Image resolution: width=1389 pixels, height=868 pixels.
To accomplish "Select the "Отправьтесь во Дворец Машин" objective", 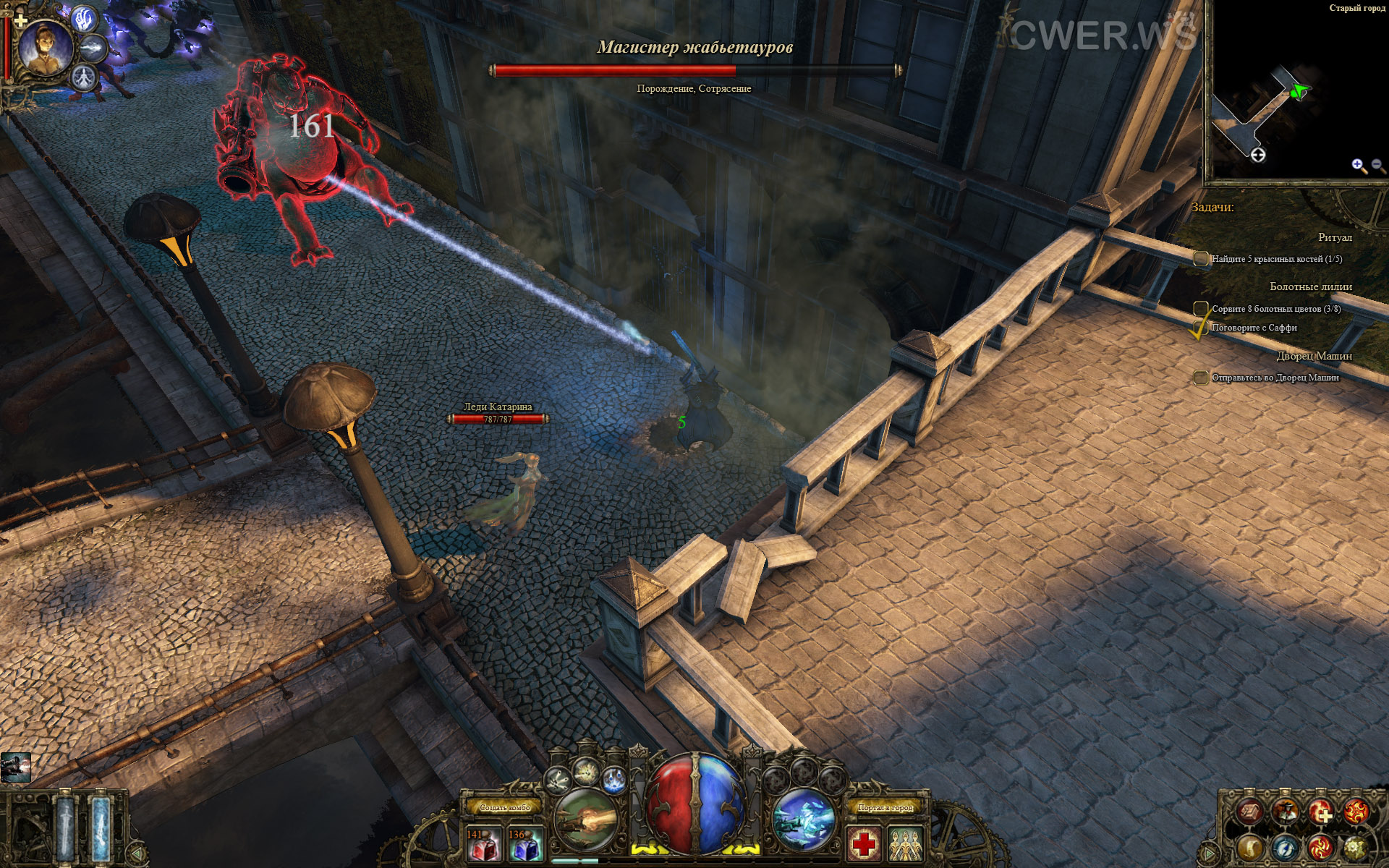I will (x=1275, y=378).
